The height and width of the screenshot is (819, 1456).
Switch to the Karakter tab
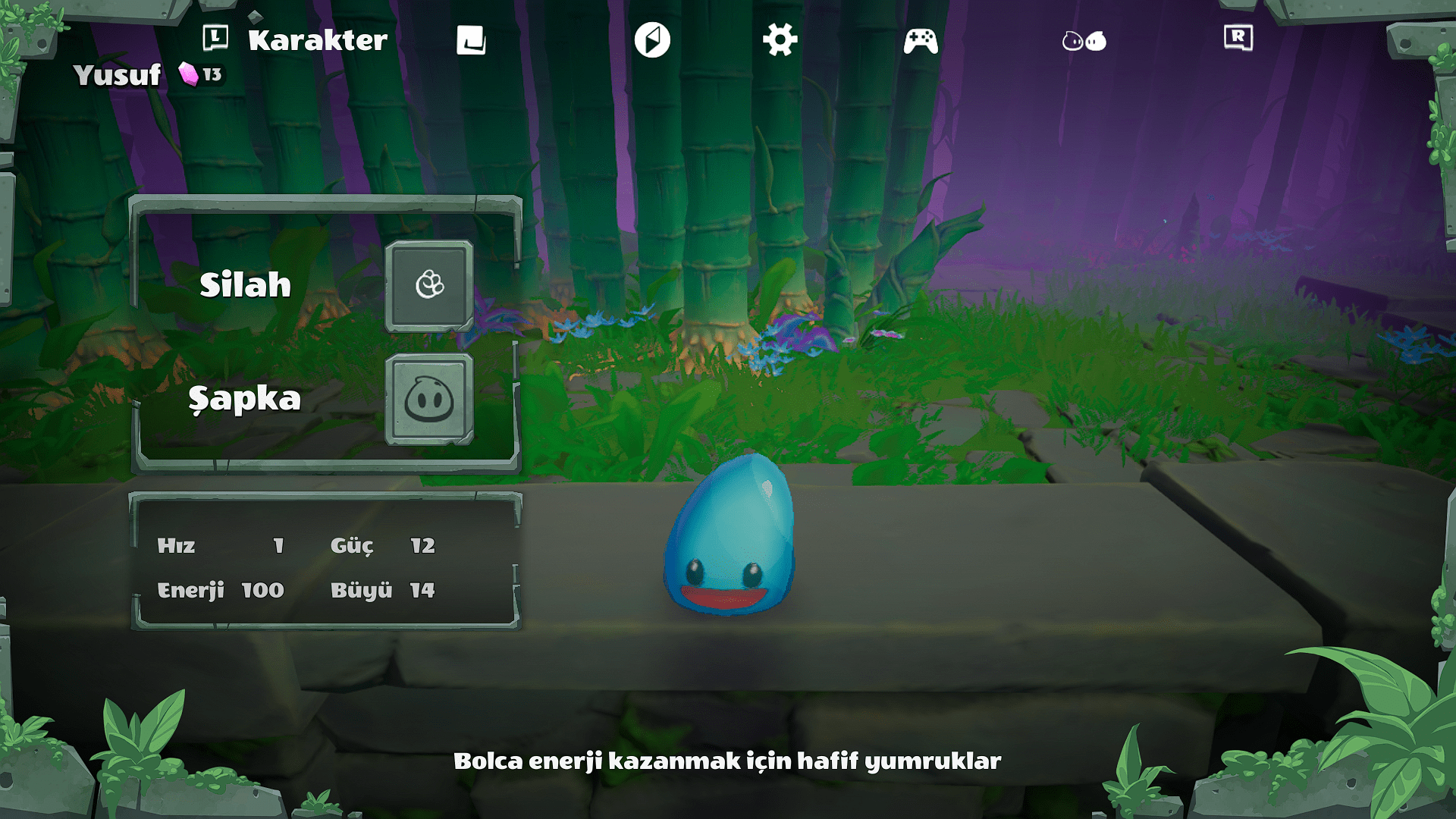[x=317, y=40]
